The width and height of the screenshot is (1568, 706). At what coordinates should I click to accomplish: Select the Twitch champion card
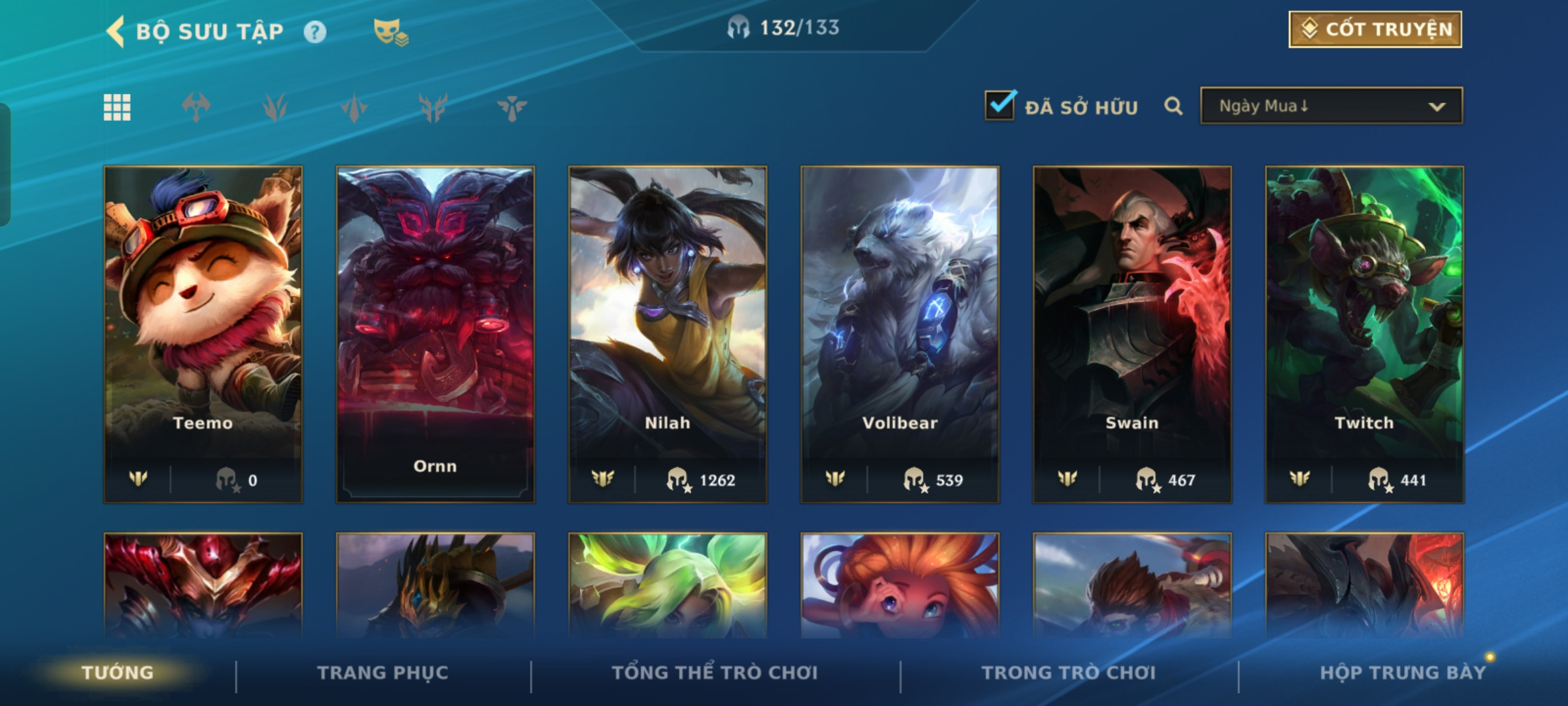(x=1364, y=333)
